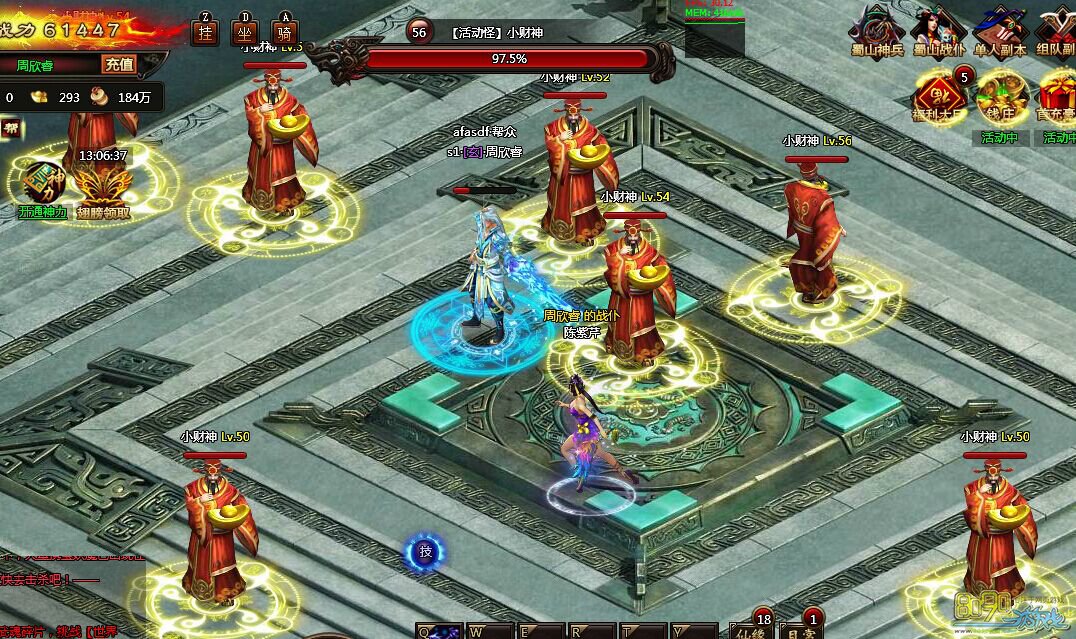Open the 充值 recharge shop
Image resolution: width=1076 pixels, height=639 pixels.
click(119, 65)
